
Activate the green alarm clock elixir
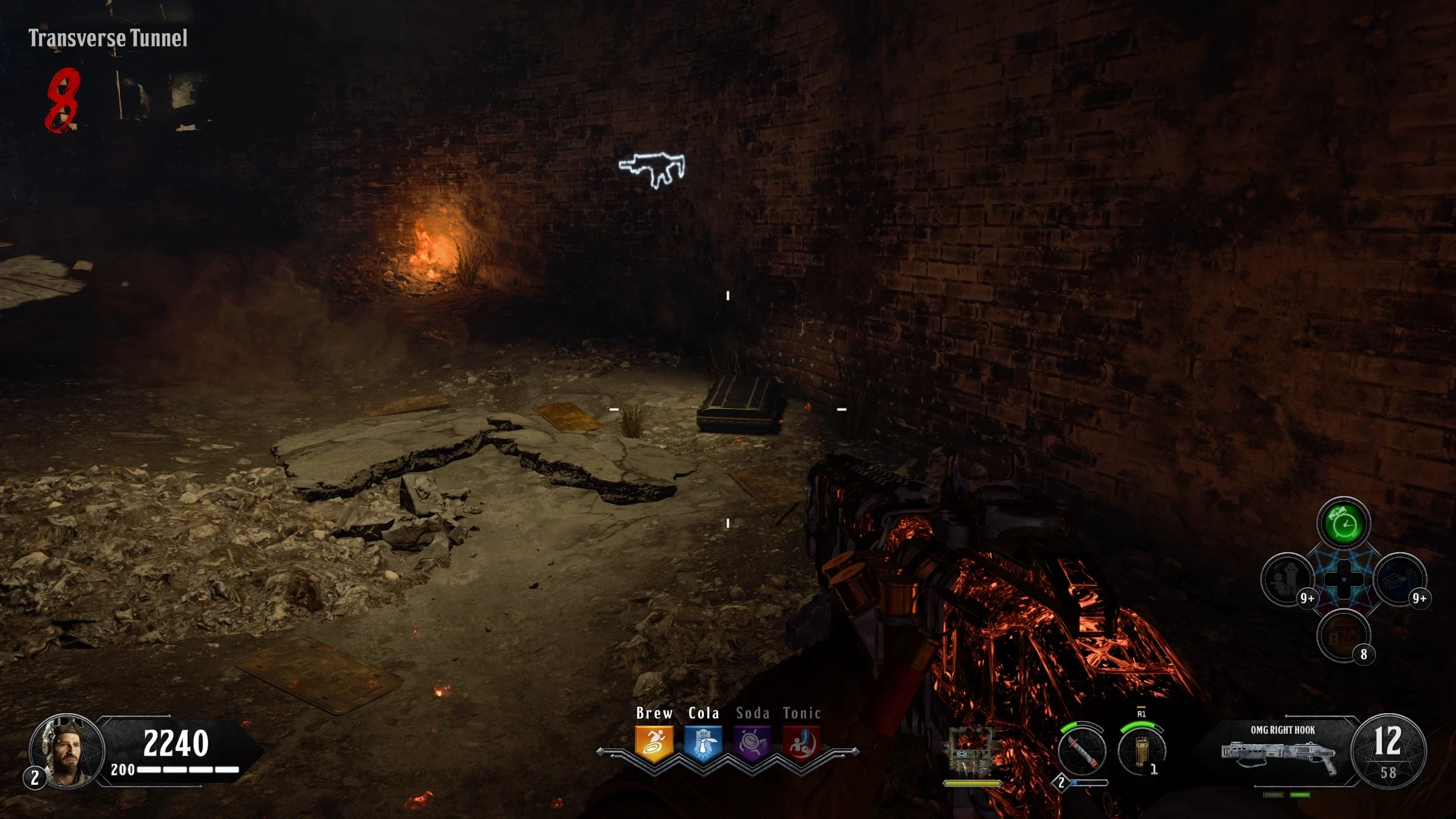pyautogui.click(x=1343, y=523)
